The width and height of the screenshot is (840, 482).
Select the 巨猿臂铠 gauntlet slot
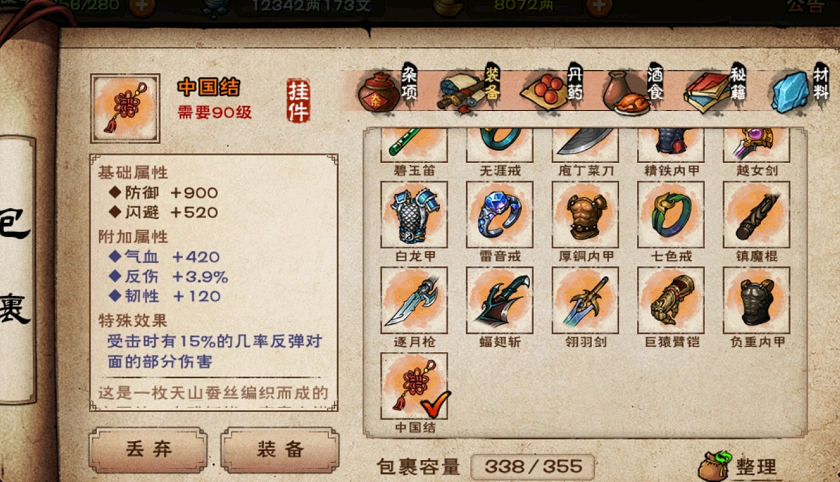click(671, 300)
